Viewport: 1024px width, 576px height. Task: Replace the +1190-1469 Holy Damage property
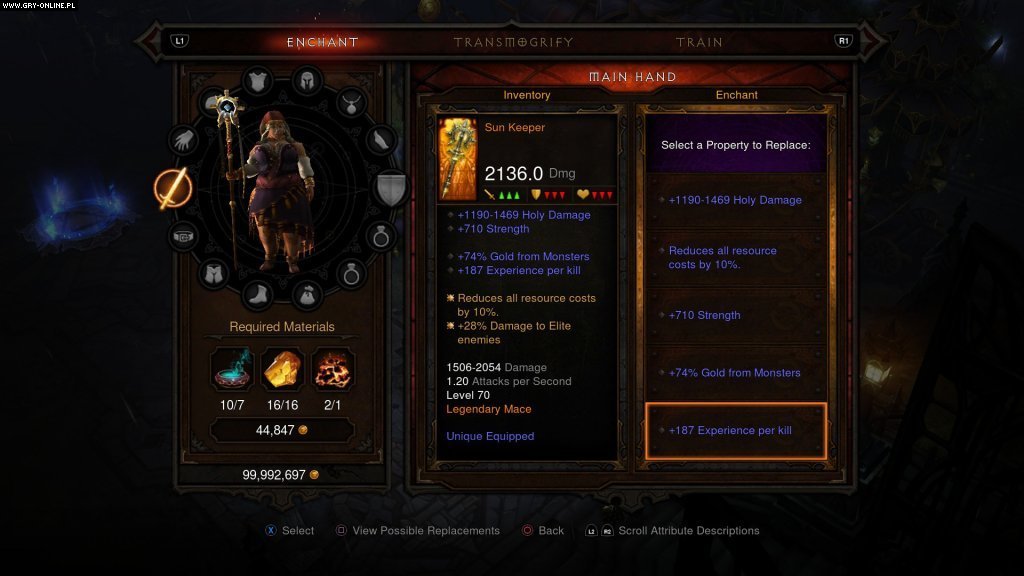point(736,200)
